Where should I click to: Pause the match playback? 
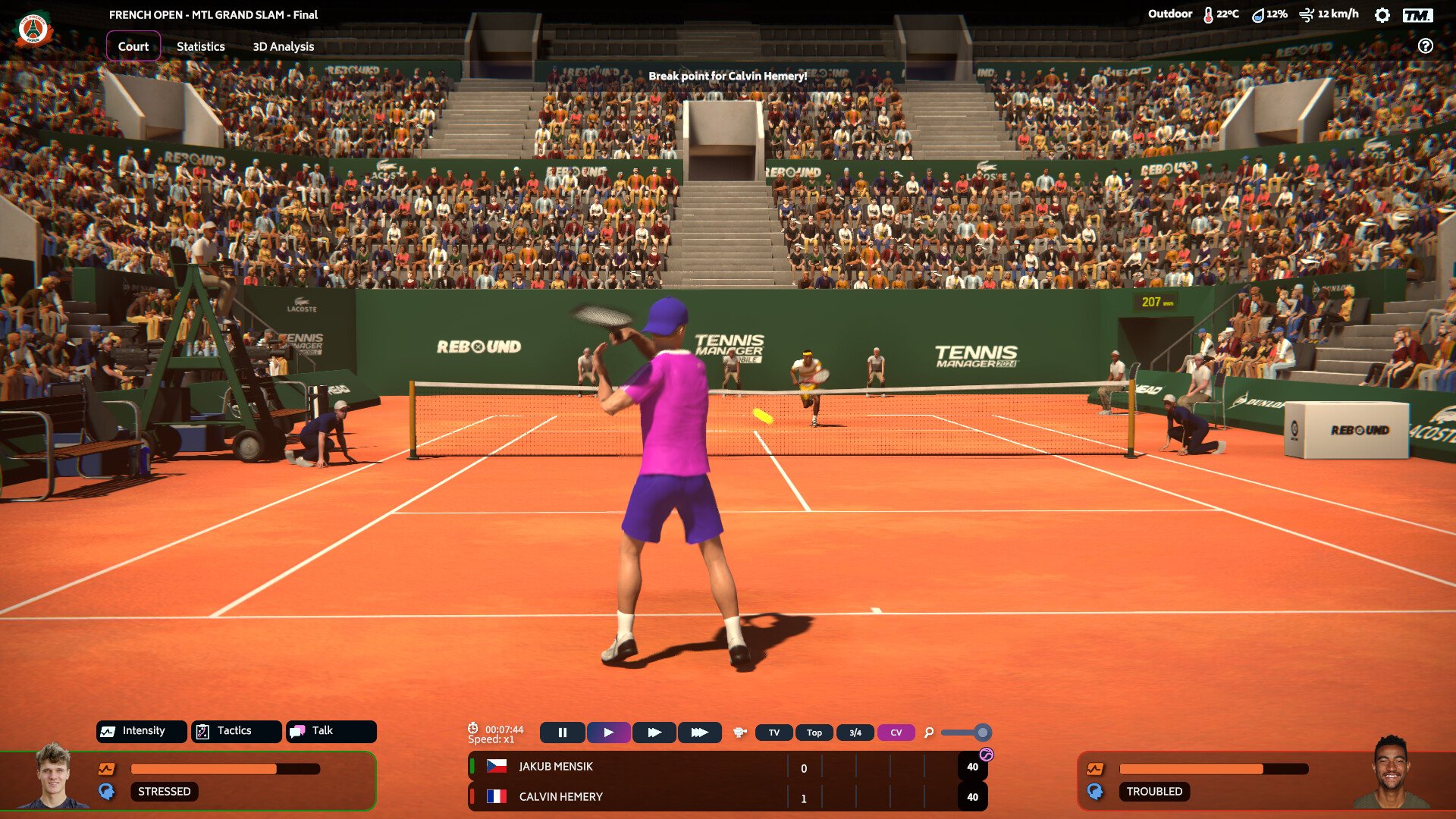(x=562, y=733)
